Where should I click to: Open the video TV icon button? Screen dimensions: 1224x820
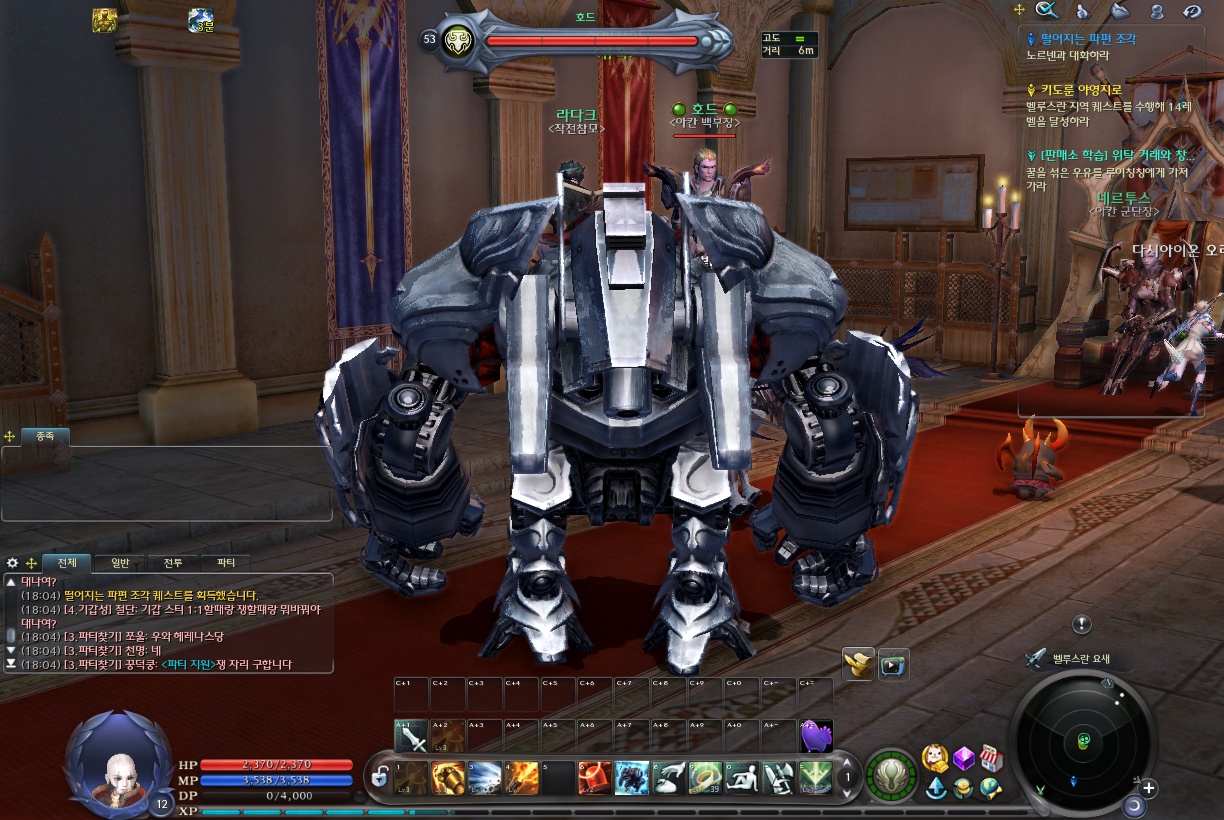pos(893,663)
